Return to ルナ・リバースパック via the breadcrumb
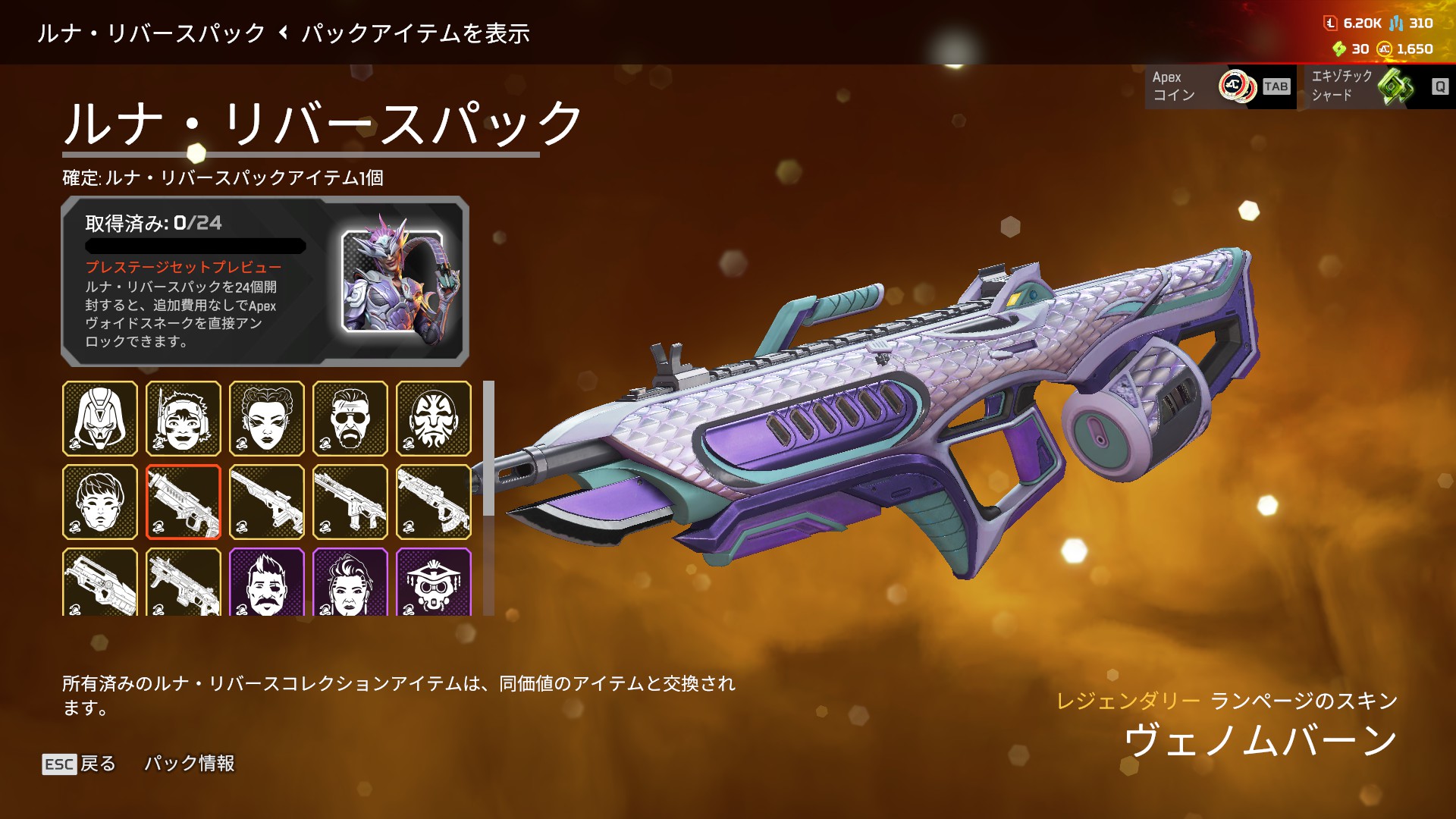 [x=151, y=33]
